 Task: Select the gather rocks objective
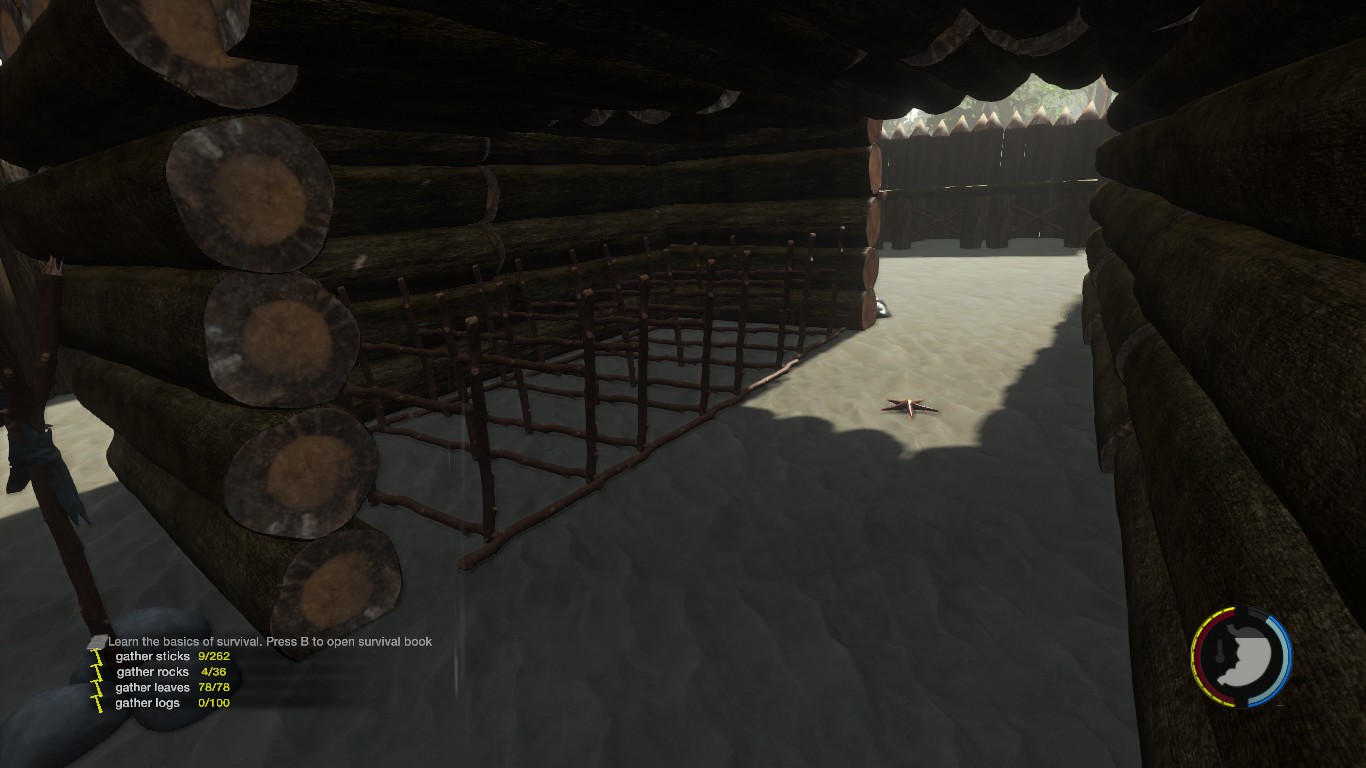[152, 672]
